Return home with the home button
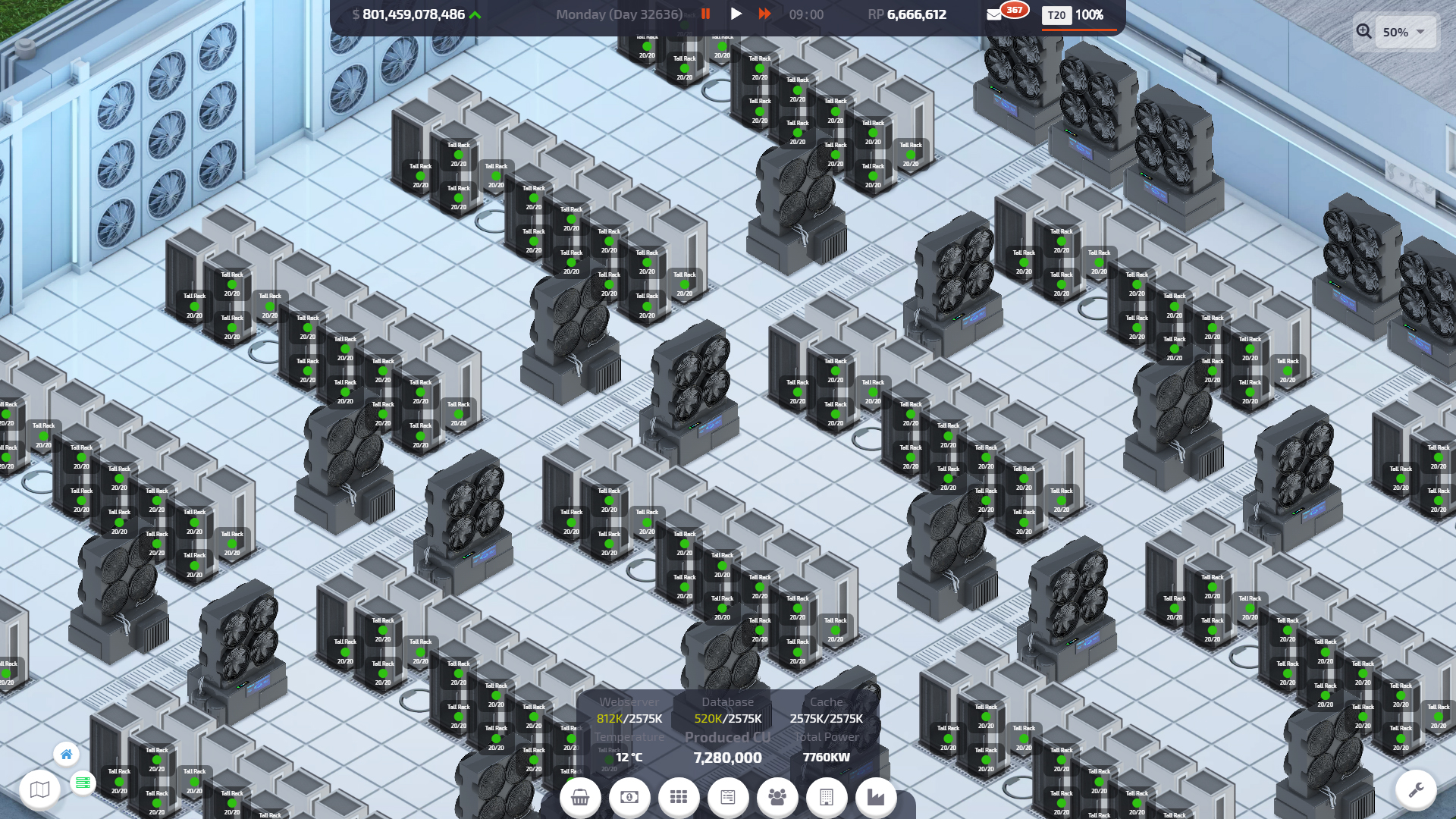The height and width of the screenshot is (819, 1456). click(x=67, y=755)
